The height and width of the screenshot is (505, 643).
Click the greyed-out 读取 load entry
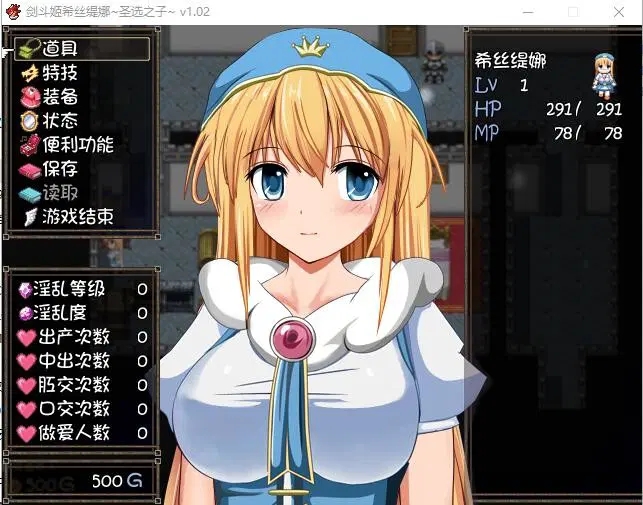tap(60, 193)
